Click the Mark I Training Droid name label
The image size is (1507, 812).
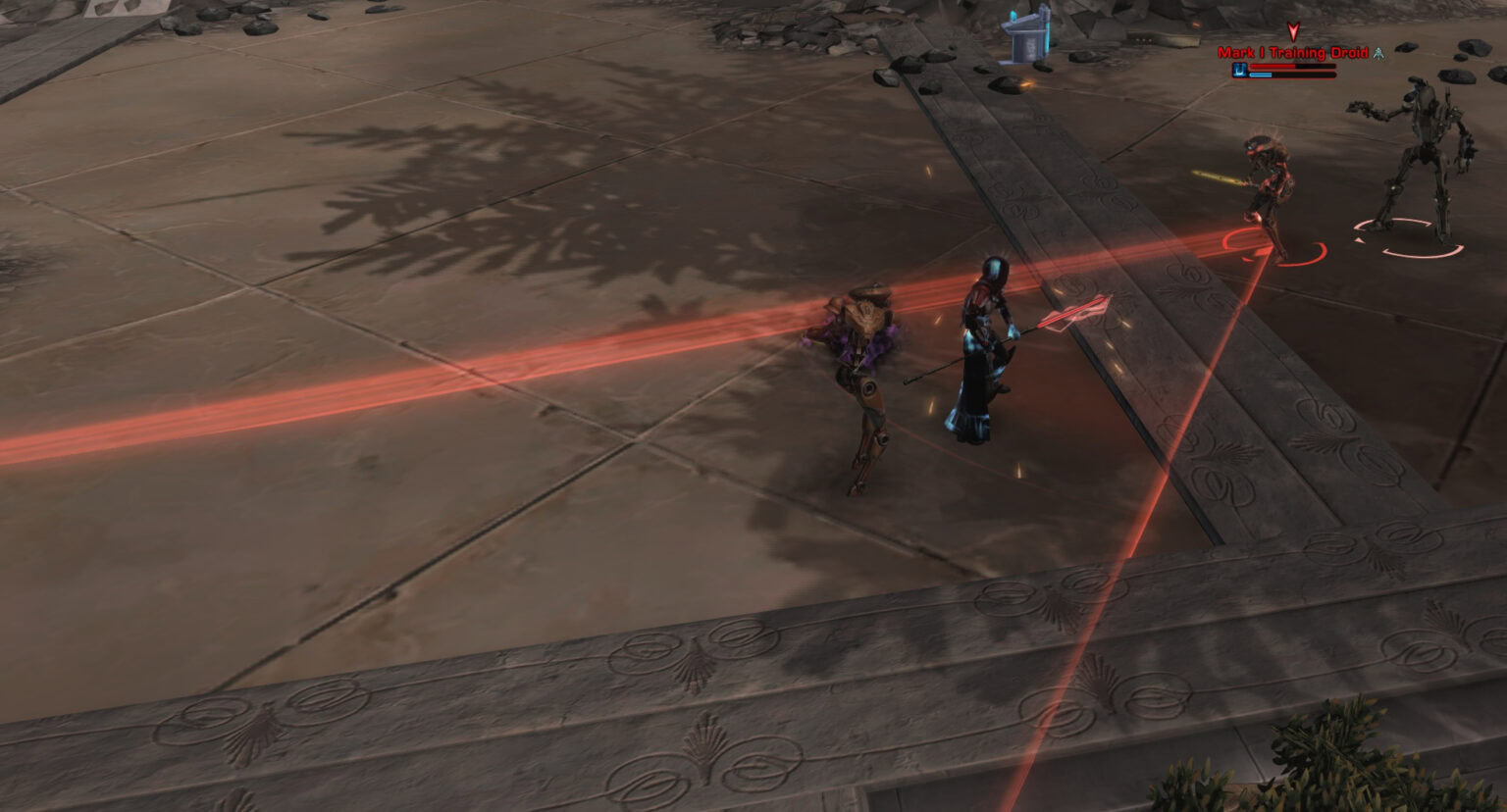(1293, 53)
